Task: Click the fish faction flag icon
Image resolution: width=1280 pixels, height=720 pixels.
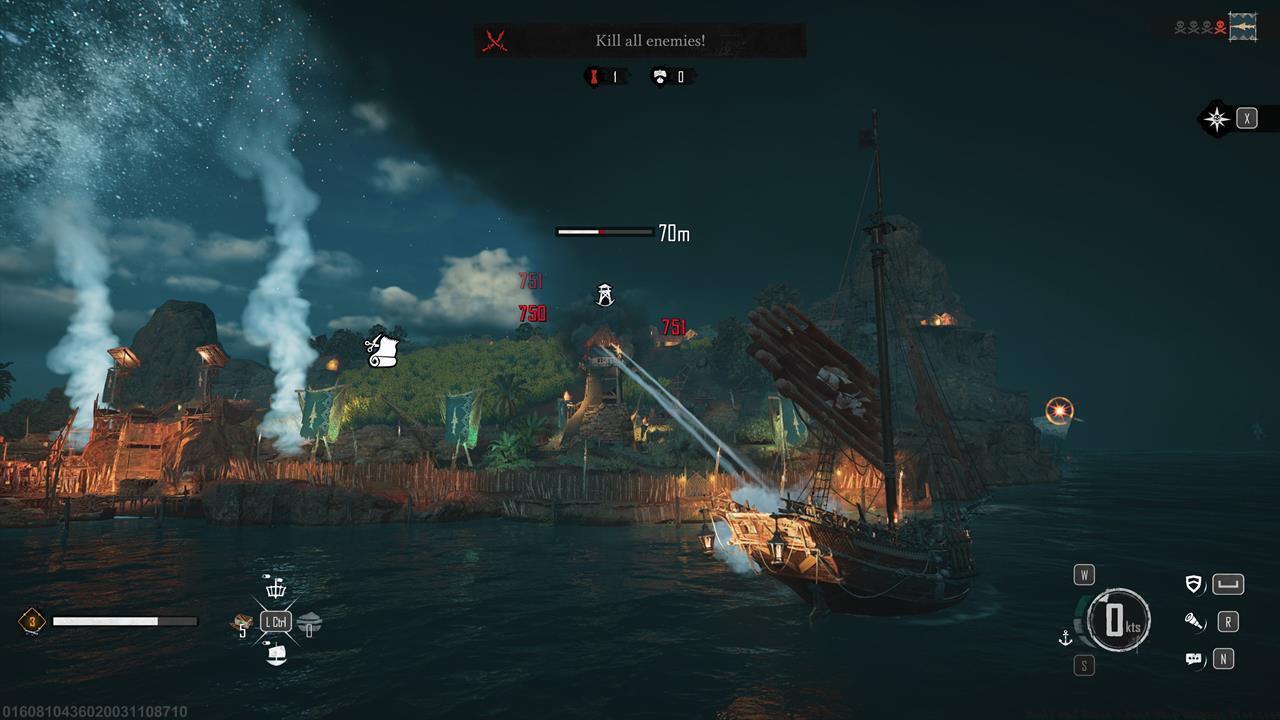Action: click(1243, 27)
